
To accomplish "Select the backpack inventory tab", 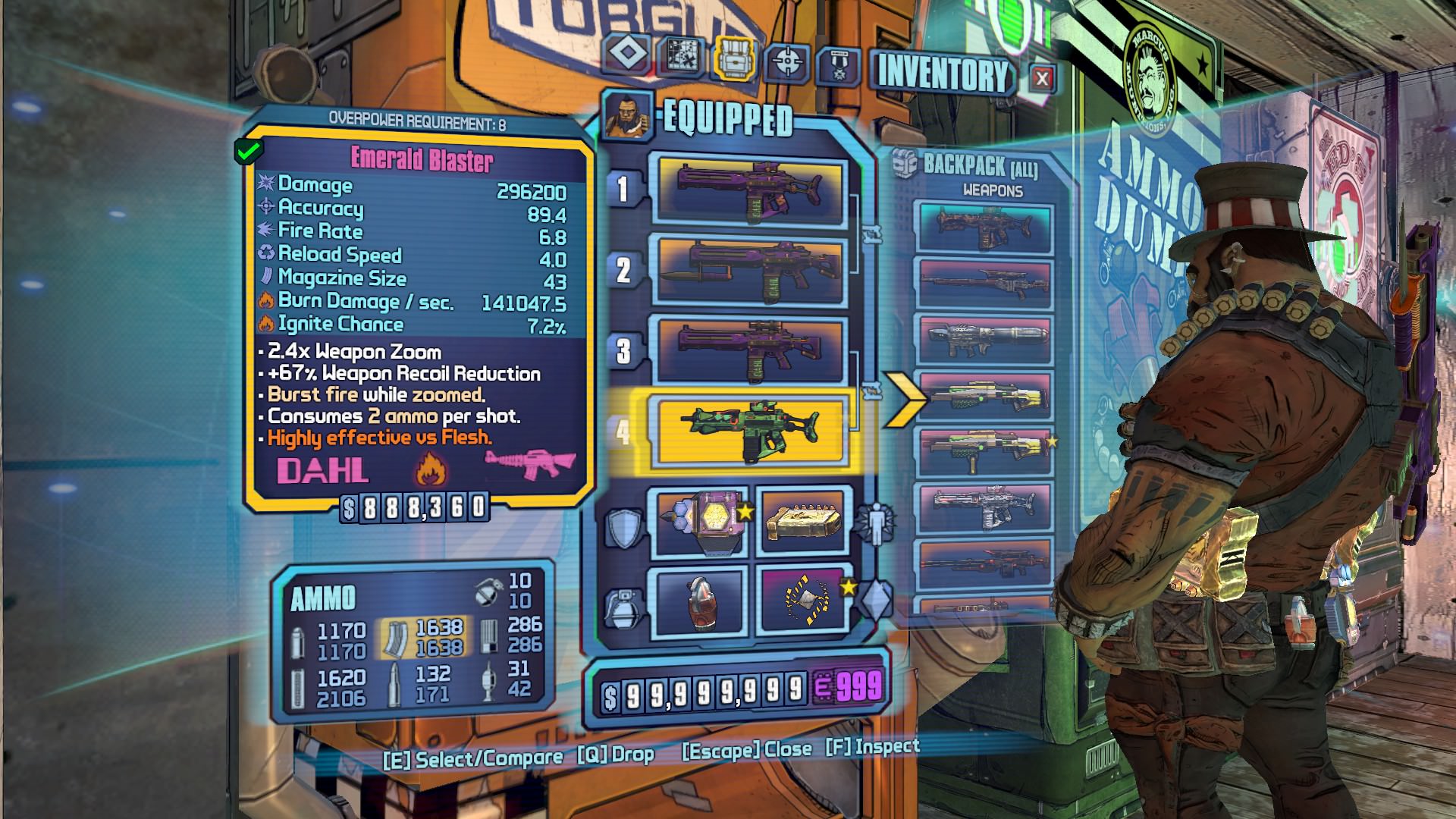I will coord(734,58).
